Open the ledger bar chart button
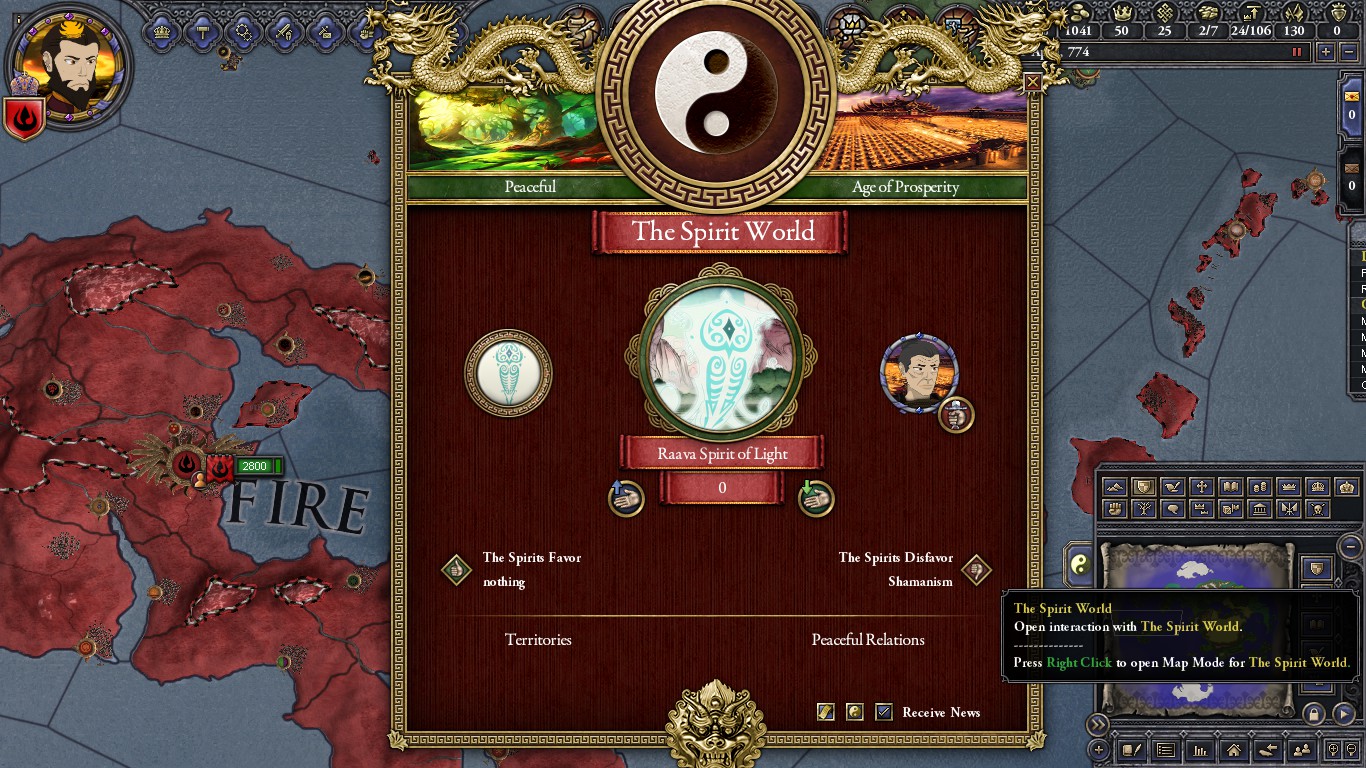1366x768 pixels. click(1200, 750)
